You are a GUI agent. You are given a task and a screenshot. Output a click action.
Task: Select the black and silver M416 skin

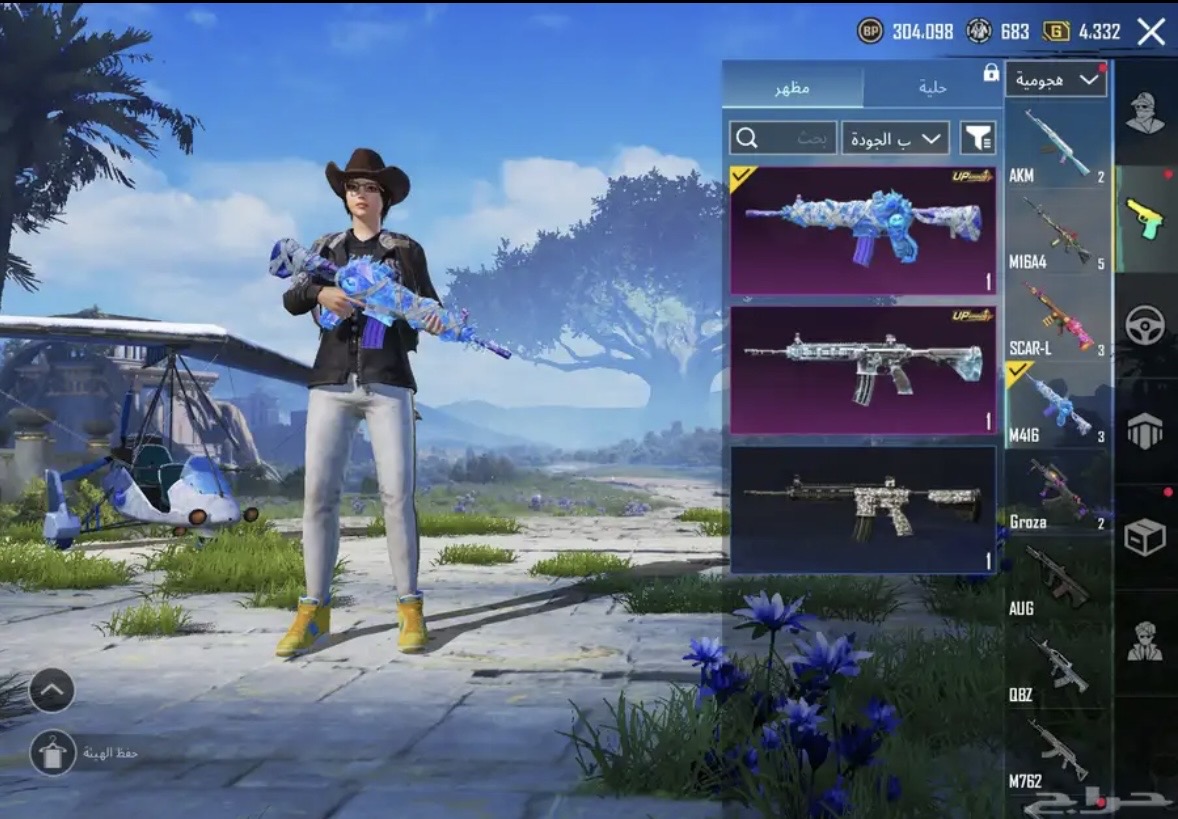[x=863, y=509]
